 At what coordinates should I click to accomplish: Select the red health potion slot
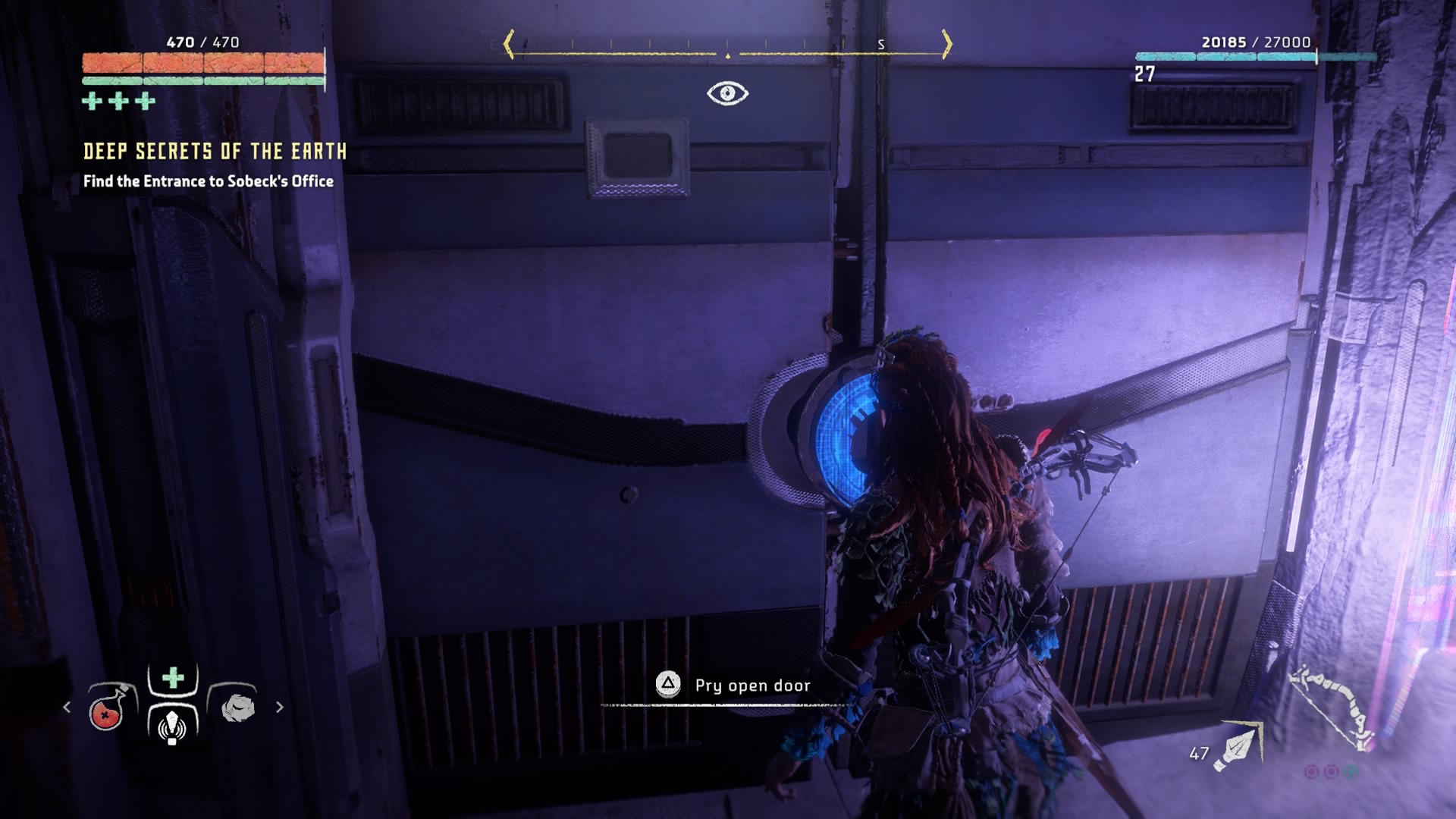click(107, 710)
